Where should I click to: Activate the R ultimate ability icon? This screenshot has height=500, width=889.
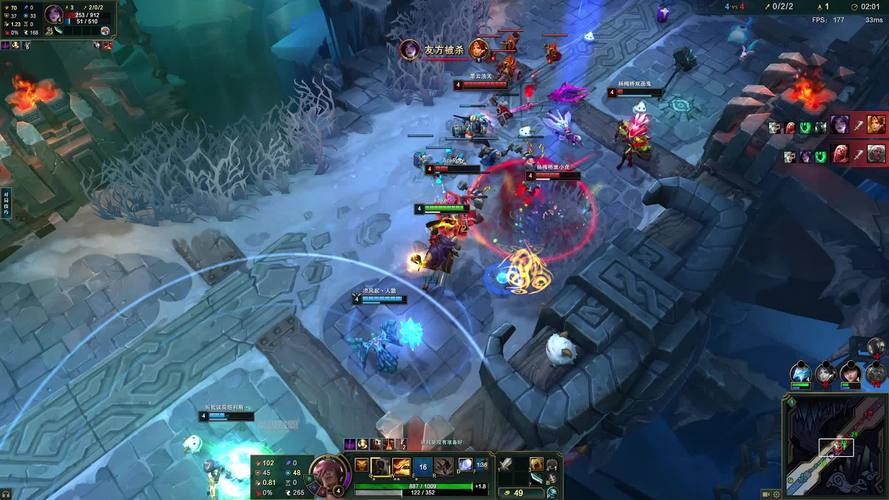pyautogui.click(x=443, y=466)
